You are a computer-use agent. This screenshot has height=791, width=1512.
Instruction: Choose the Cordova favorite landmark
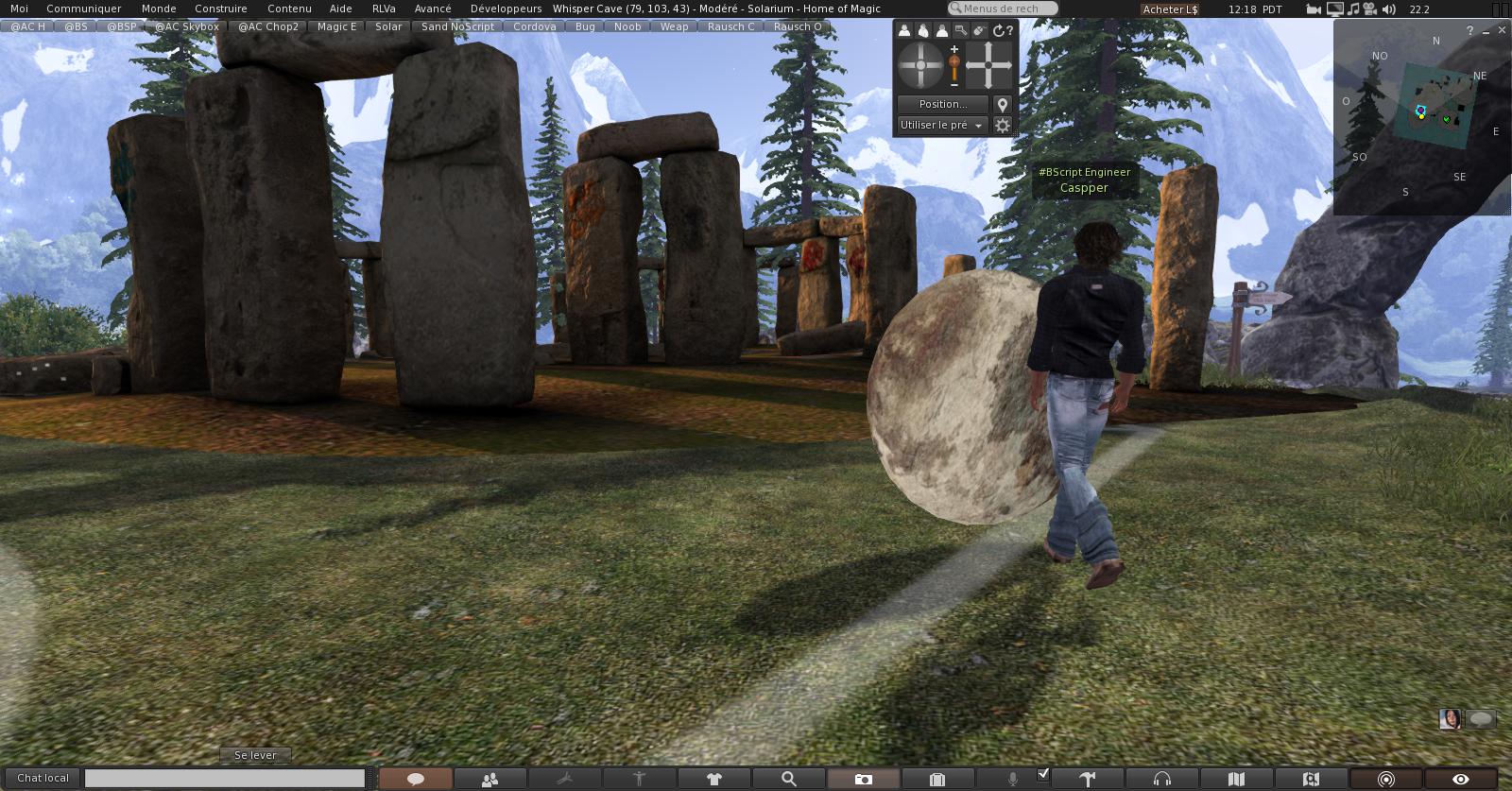534,26
